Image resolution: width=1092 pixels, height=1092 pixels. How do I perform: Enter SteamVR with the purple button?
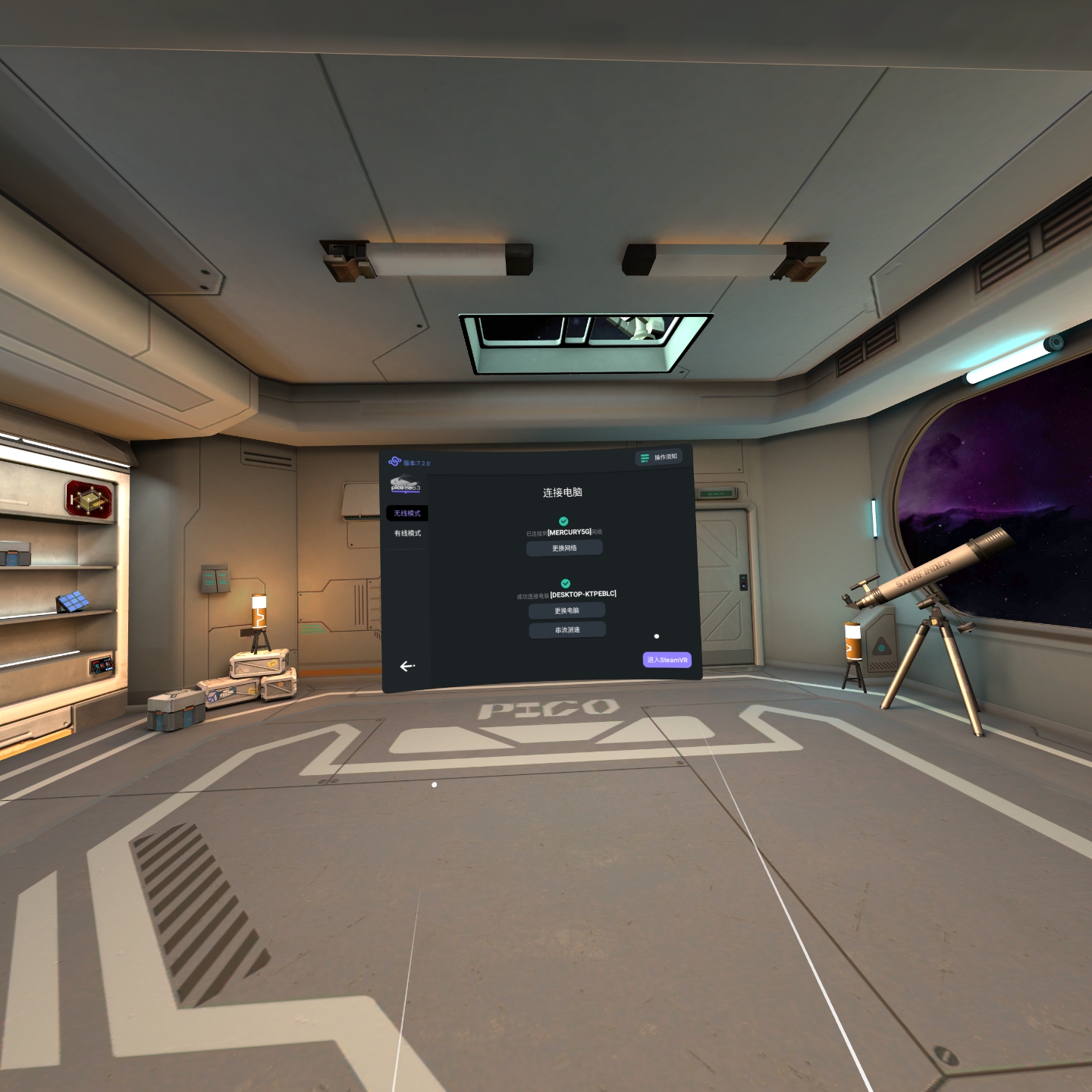coord(667,660)
